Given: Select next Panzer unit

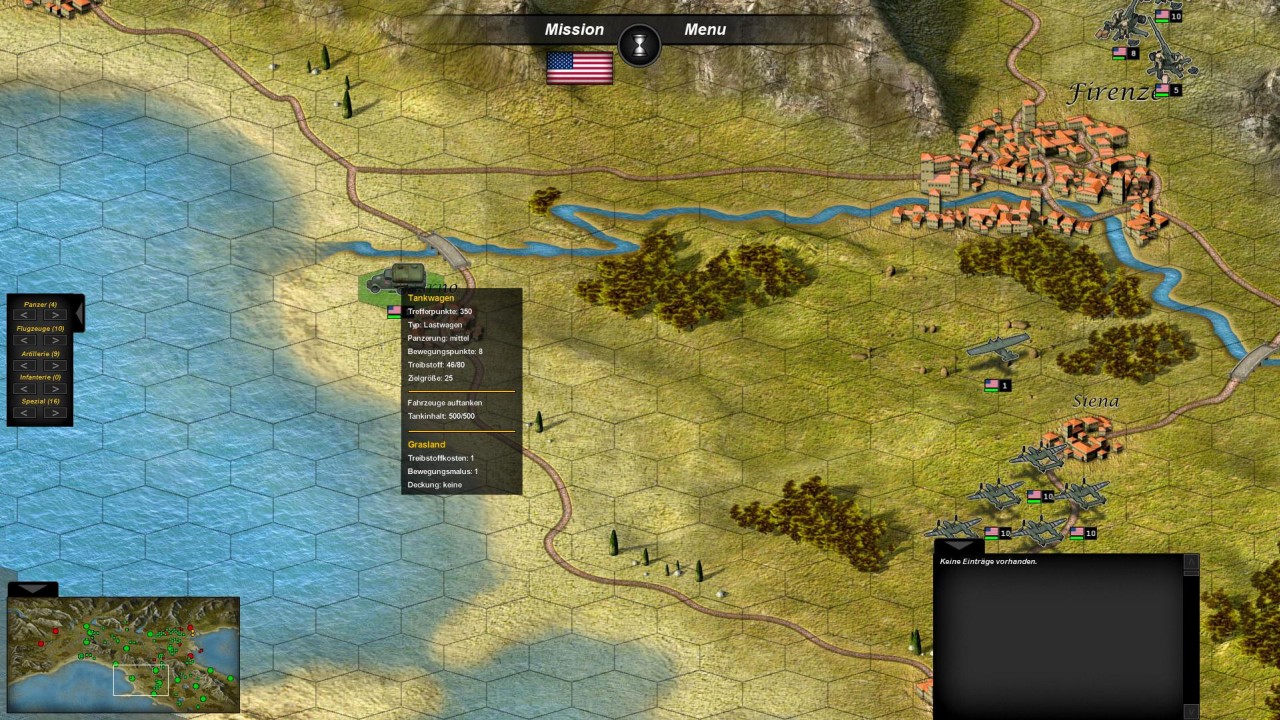Looking at the screenshot, I should (x=54, y=316).
